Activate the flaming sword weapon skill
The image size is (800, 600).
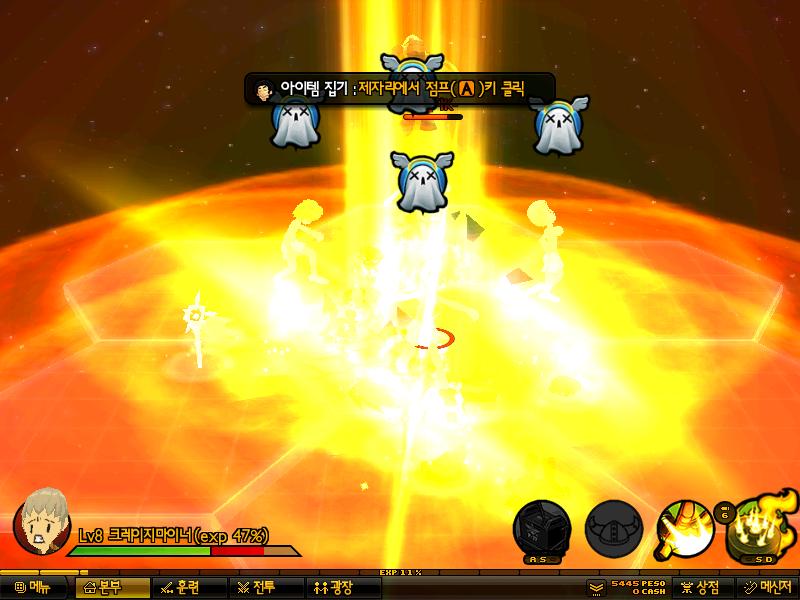pos(685,526)
